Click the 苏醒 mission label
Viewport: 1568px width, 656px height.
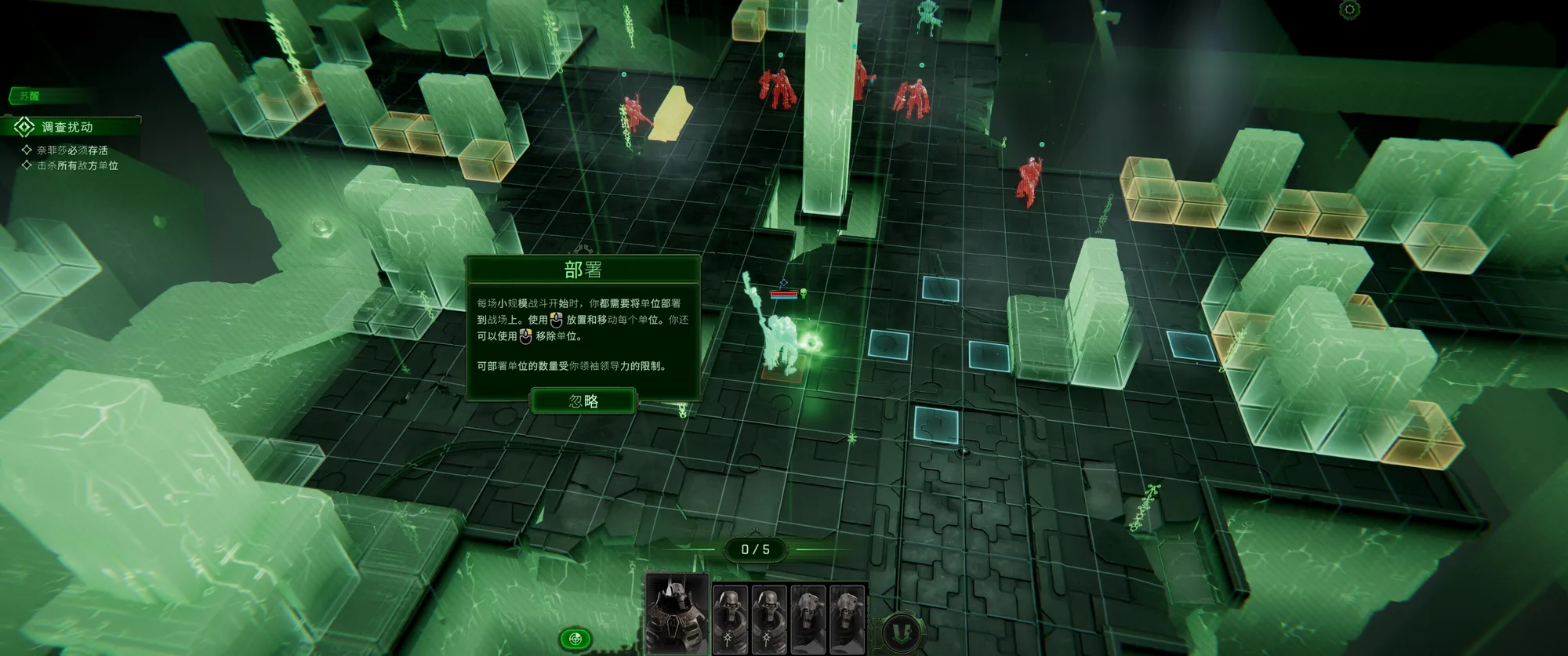30,96
